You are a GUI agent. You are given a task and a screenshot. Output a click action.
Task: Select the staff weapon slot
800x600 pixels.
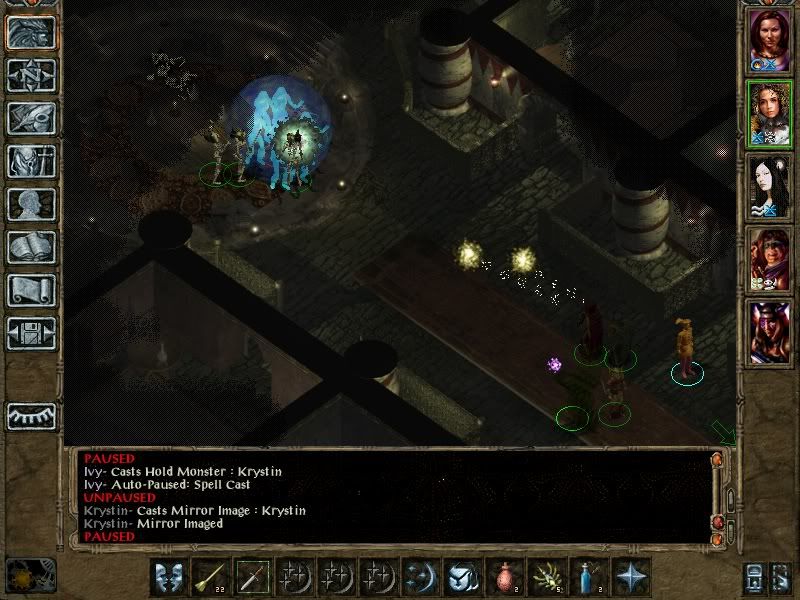[x=252, y=577]
